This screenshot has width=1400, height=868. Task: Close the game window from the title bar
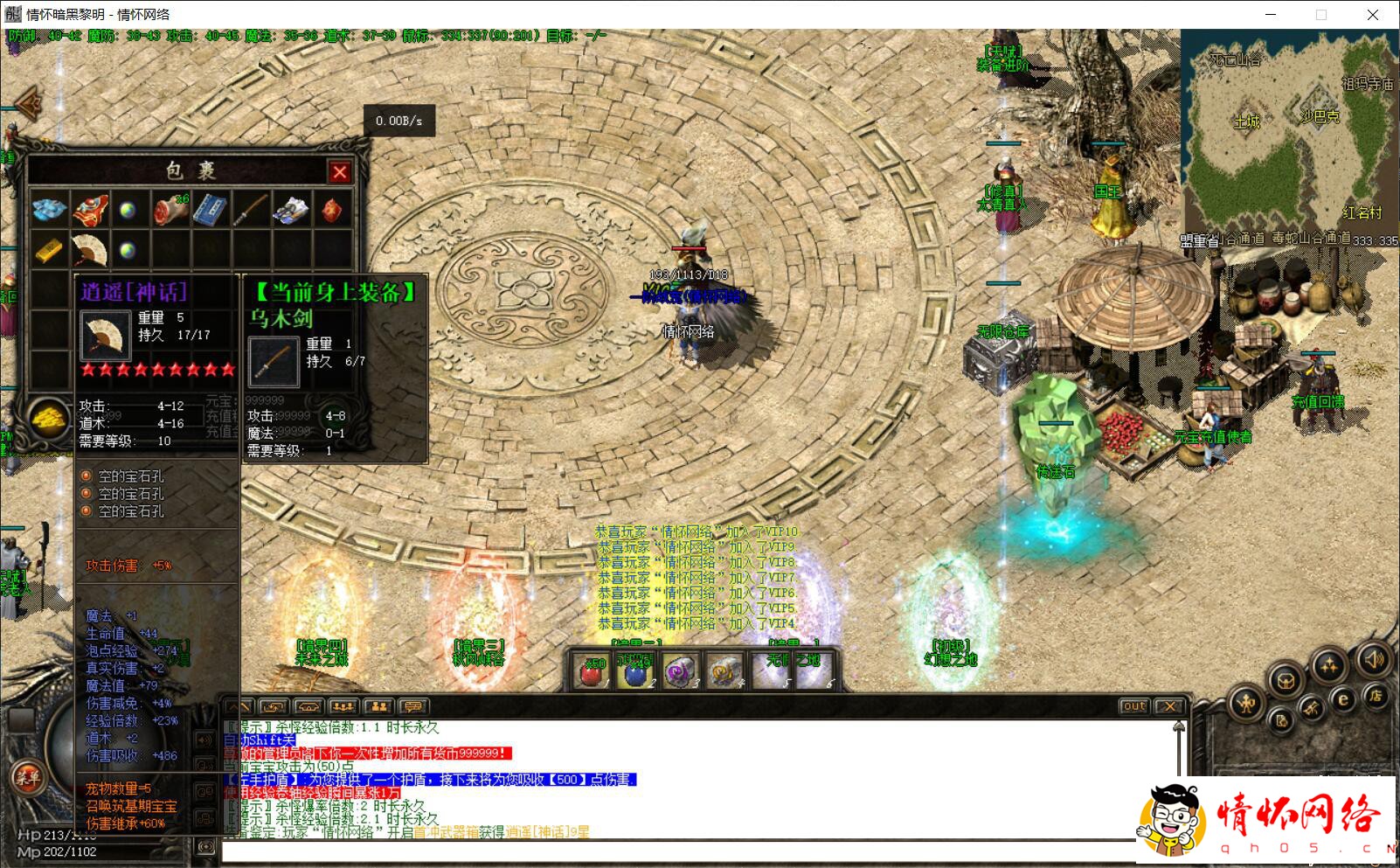tap(1373, 14)
